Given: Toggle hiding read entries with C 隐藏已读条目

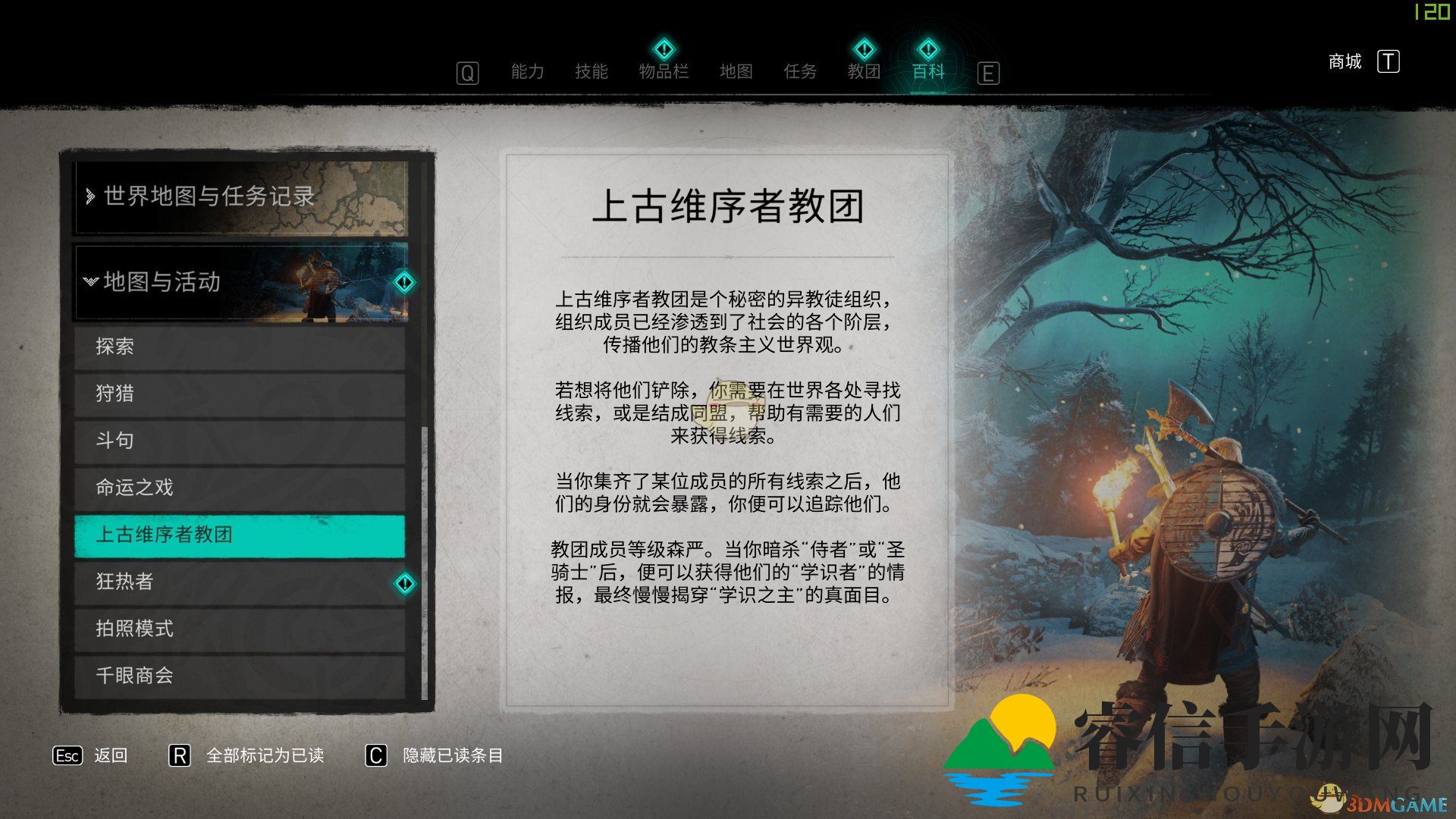Looking at the screenshot, I should (x=375, y=756).
